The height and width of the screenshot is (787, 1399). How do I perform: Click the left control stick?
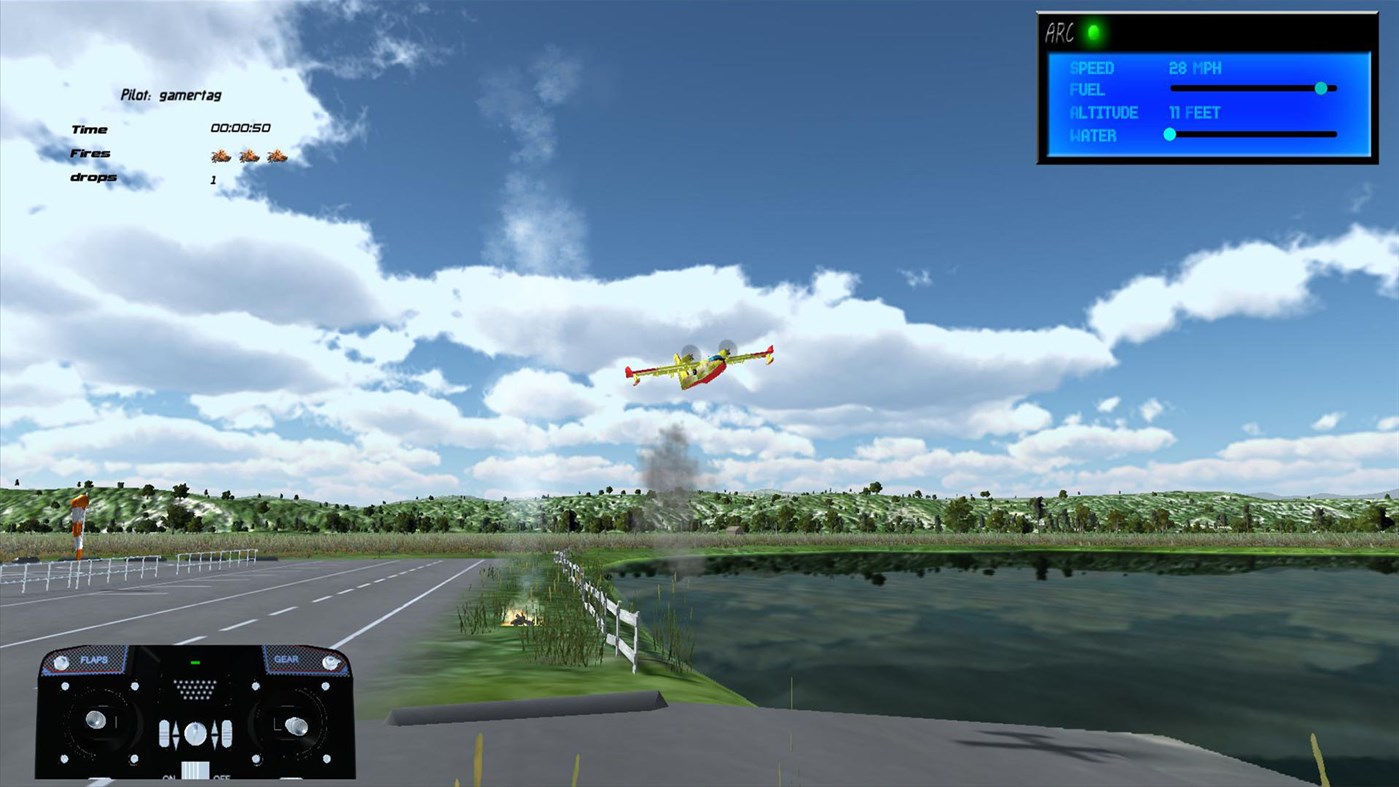click(x=95, y=719)
